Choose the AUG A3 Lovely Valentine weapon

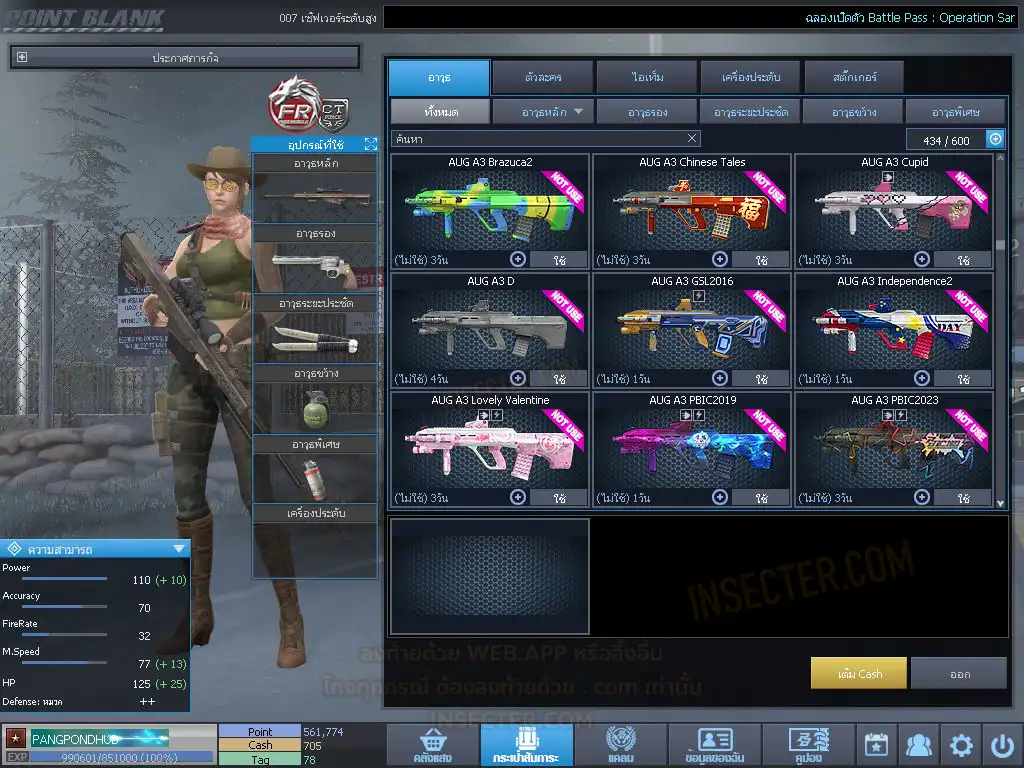[x=489, y=446]
